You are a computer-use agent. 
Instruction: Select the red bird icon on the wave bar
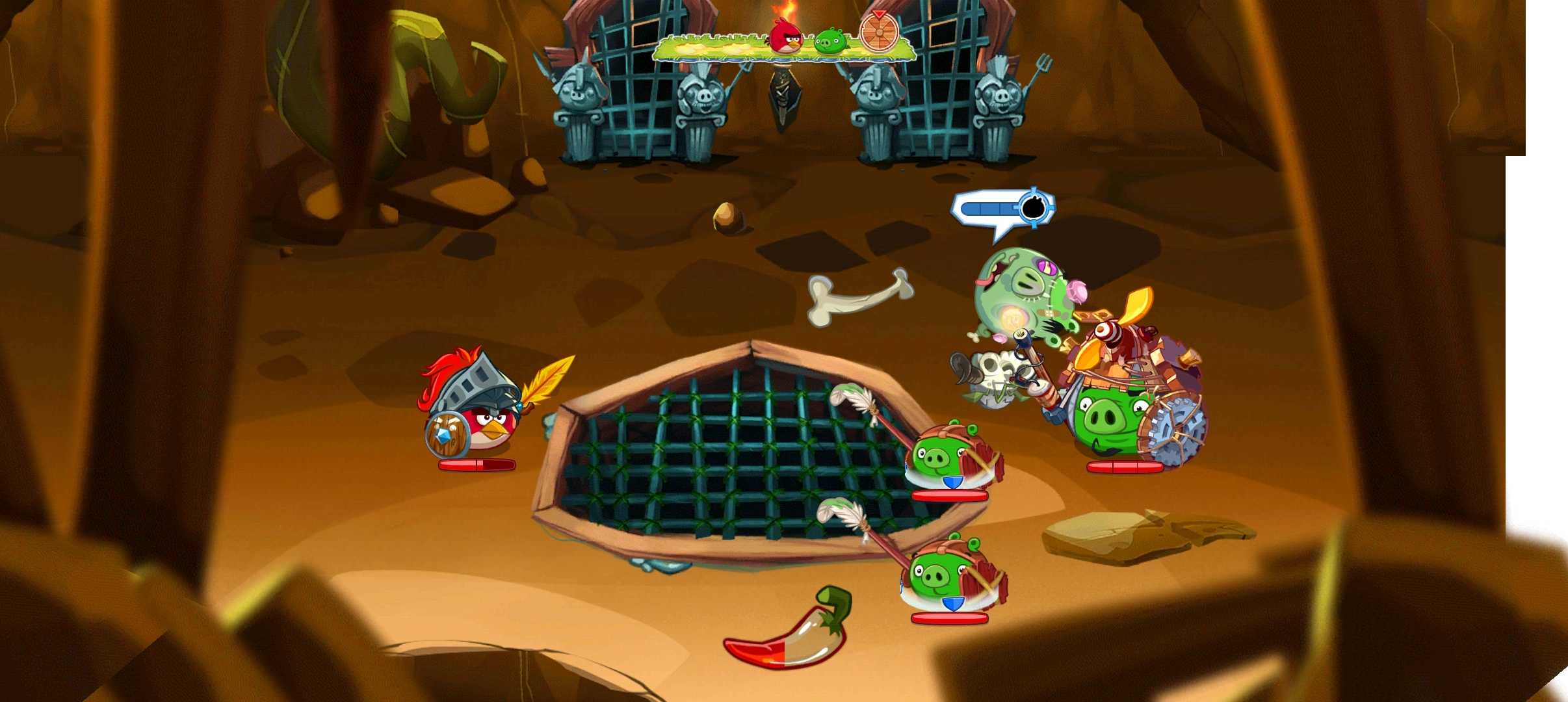[x=787, y=36]
